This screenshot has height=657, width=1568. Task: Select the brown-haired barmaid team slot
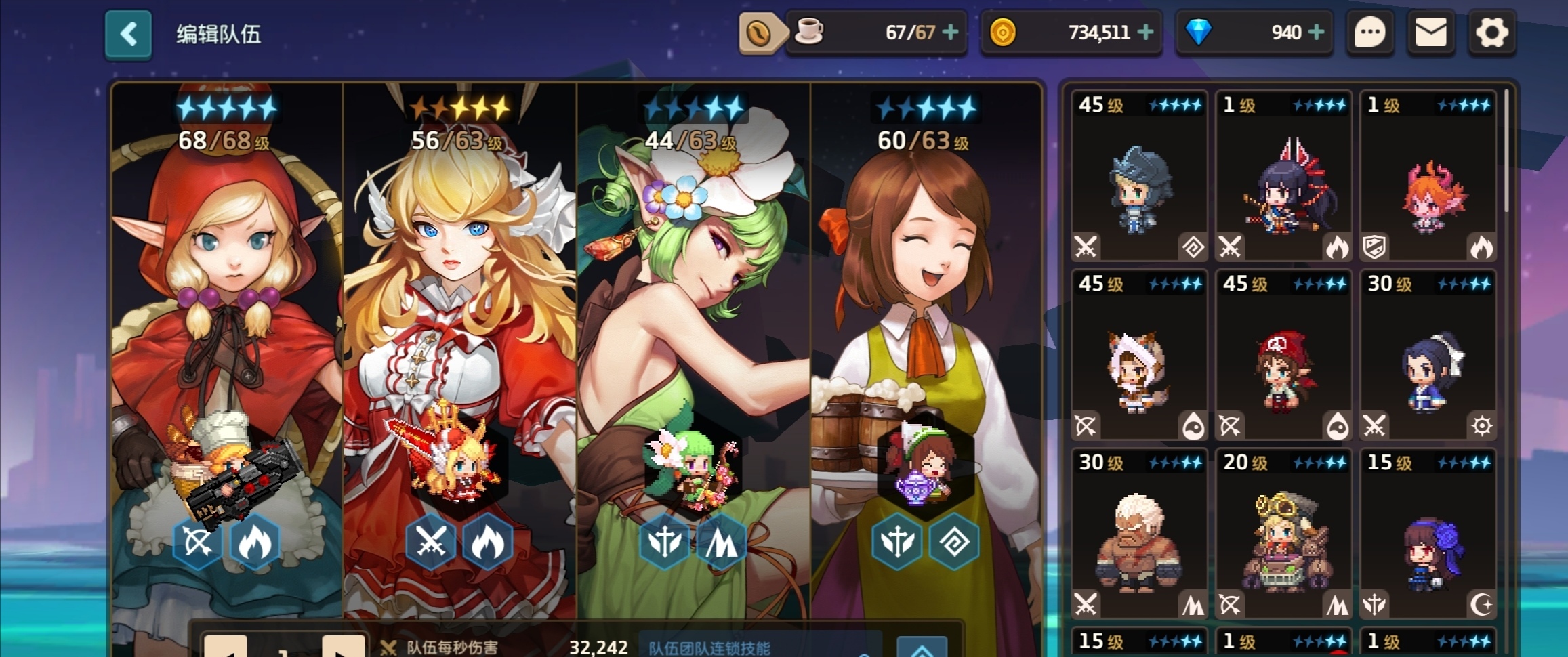926,339
